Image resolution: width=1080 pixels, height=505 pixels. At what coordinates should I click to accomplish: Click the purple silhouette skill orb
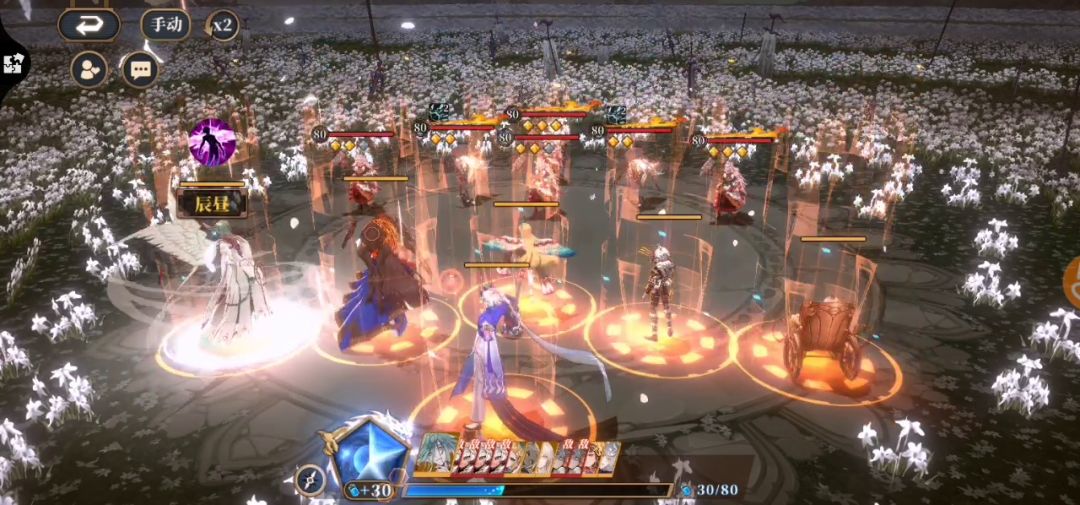click(x=212, y=142)
